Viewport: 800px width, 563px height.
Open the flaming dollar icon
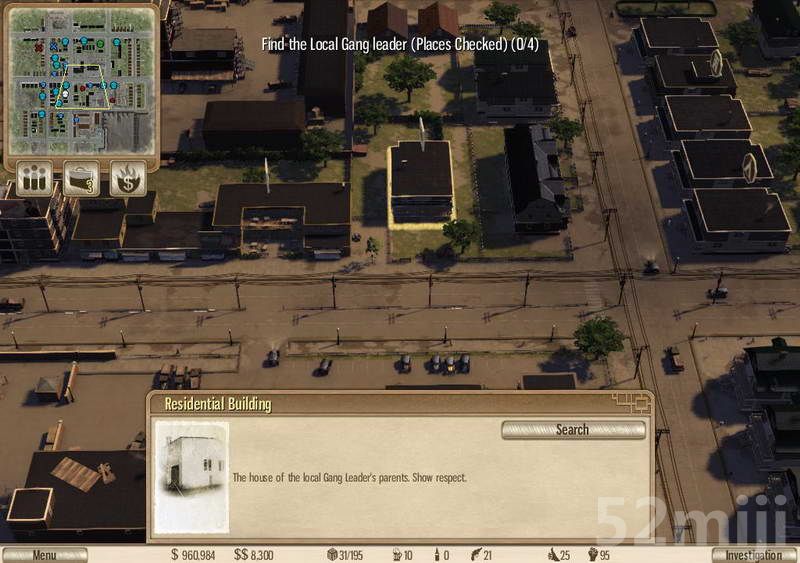pos(128,178)
